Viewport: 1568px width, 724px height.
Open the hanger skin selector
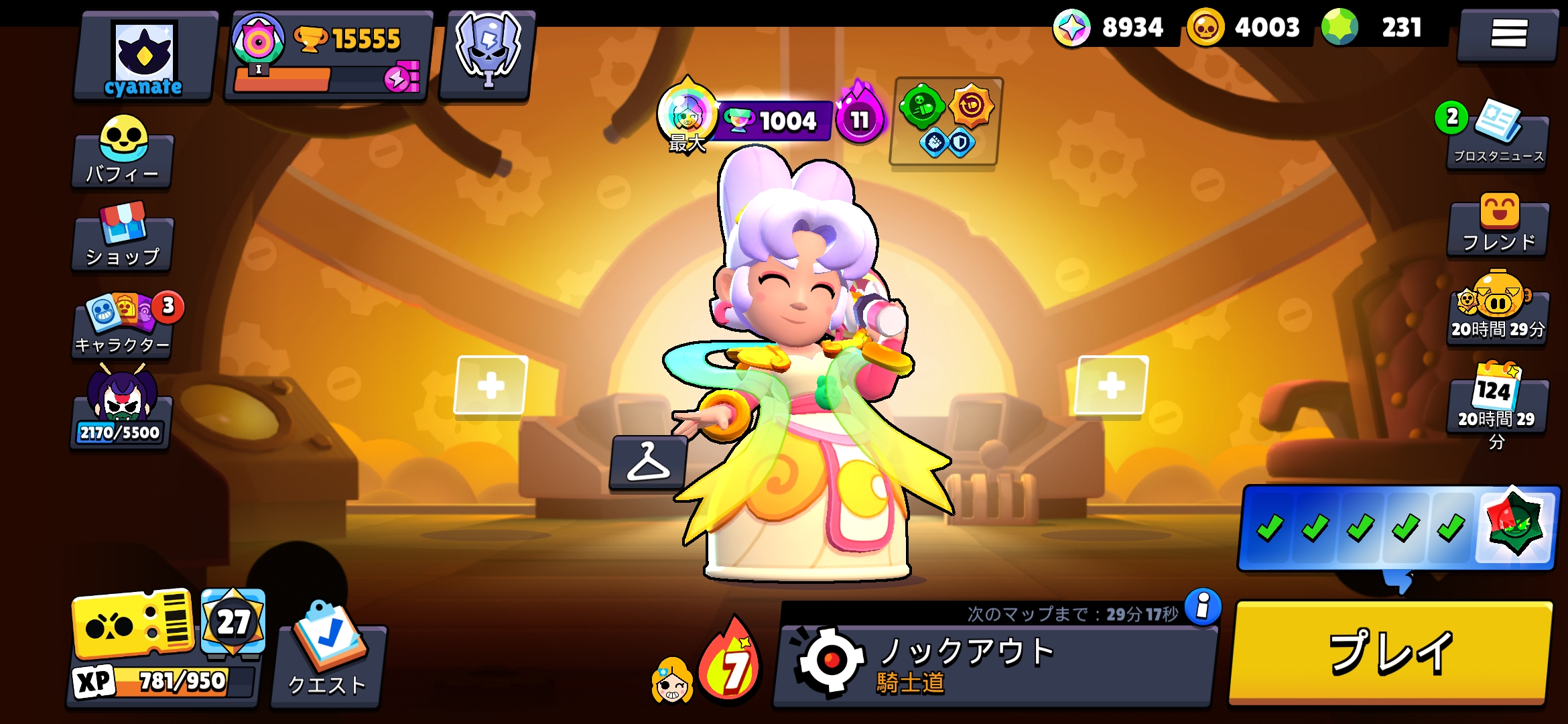[648, 463]
